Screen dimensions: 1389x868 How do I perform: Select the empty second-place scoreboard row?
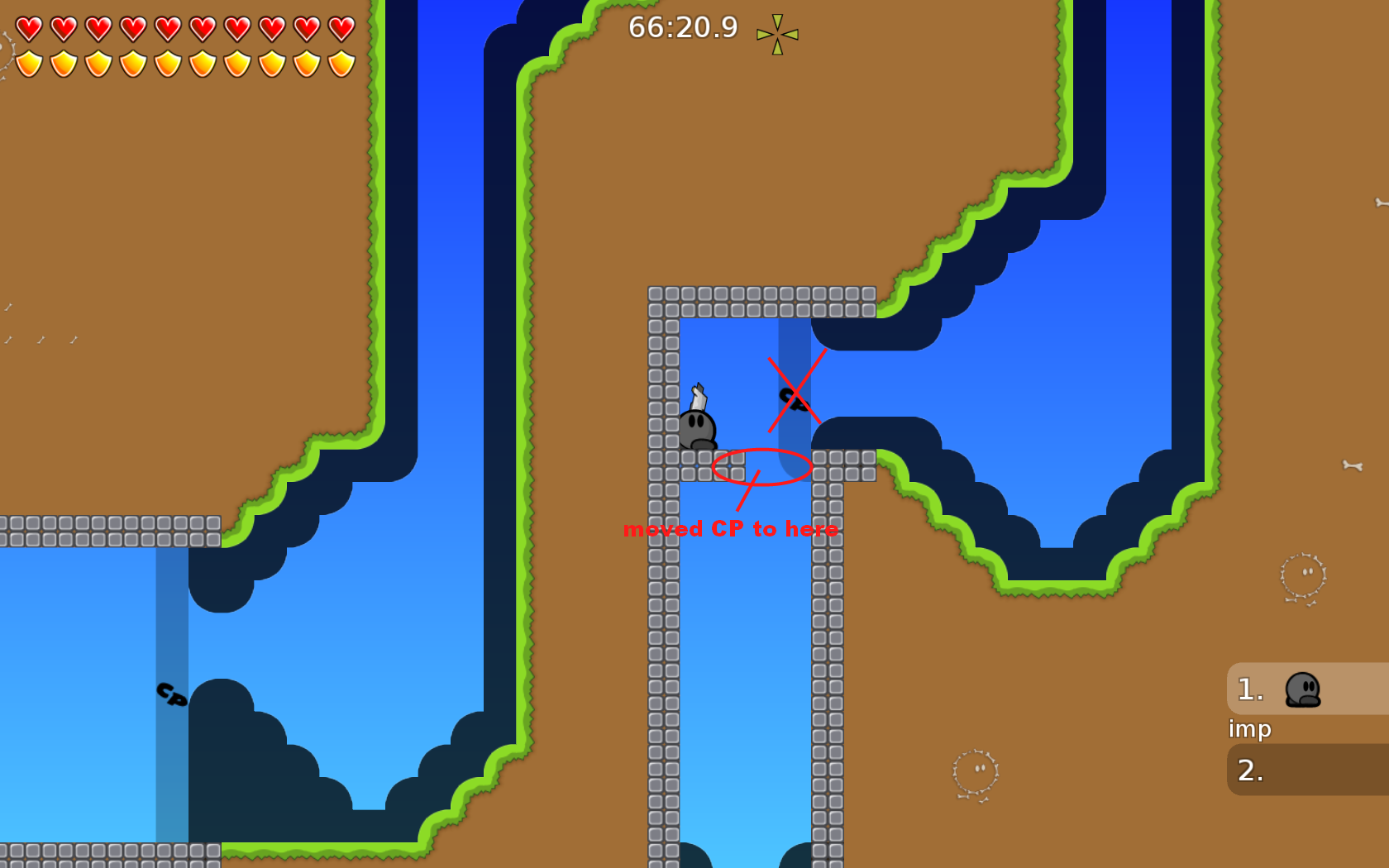(1307, 770)
